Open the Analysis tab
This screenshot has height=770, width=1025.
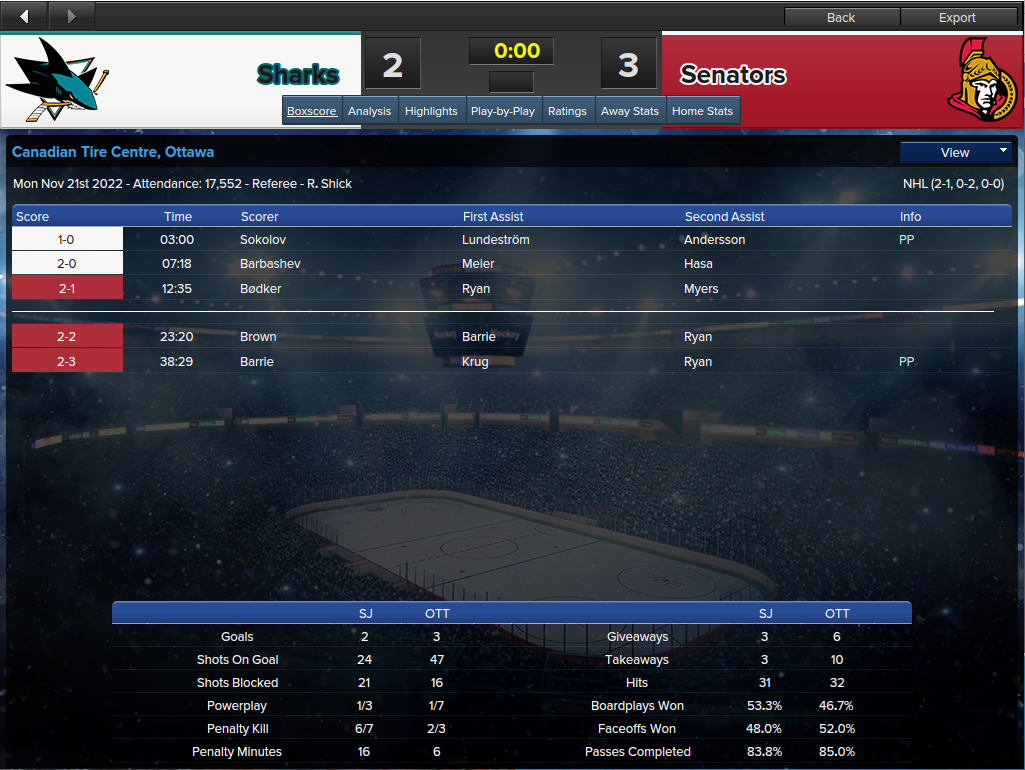pos(369,111)
